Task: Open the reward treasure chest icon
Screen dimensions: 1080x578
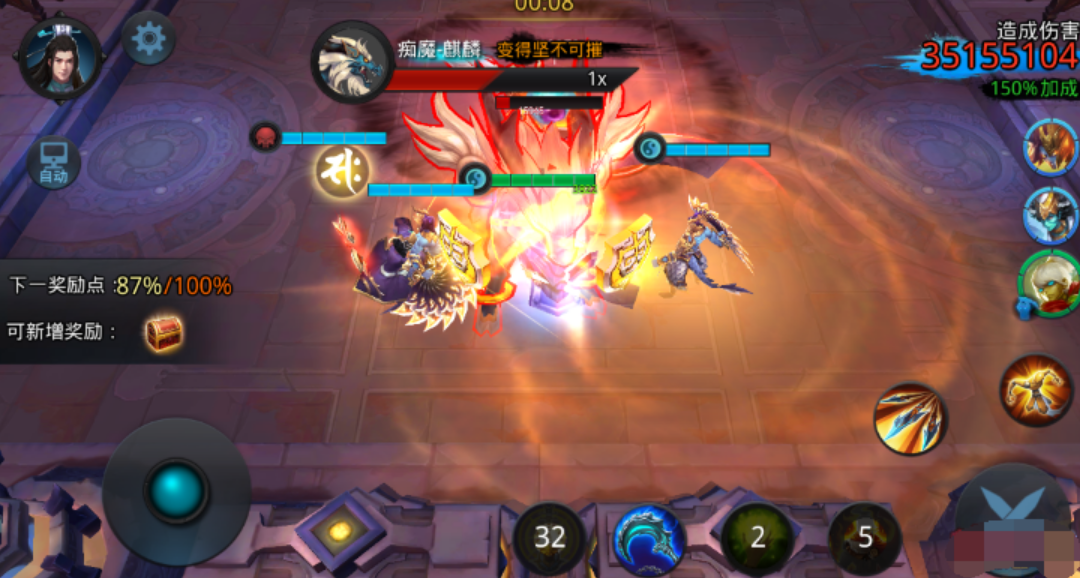Action: 163,333
